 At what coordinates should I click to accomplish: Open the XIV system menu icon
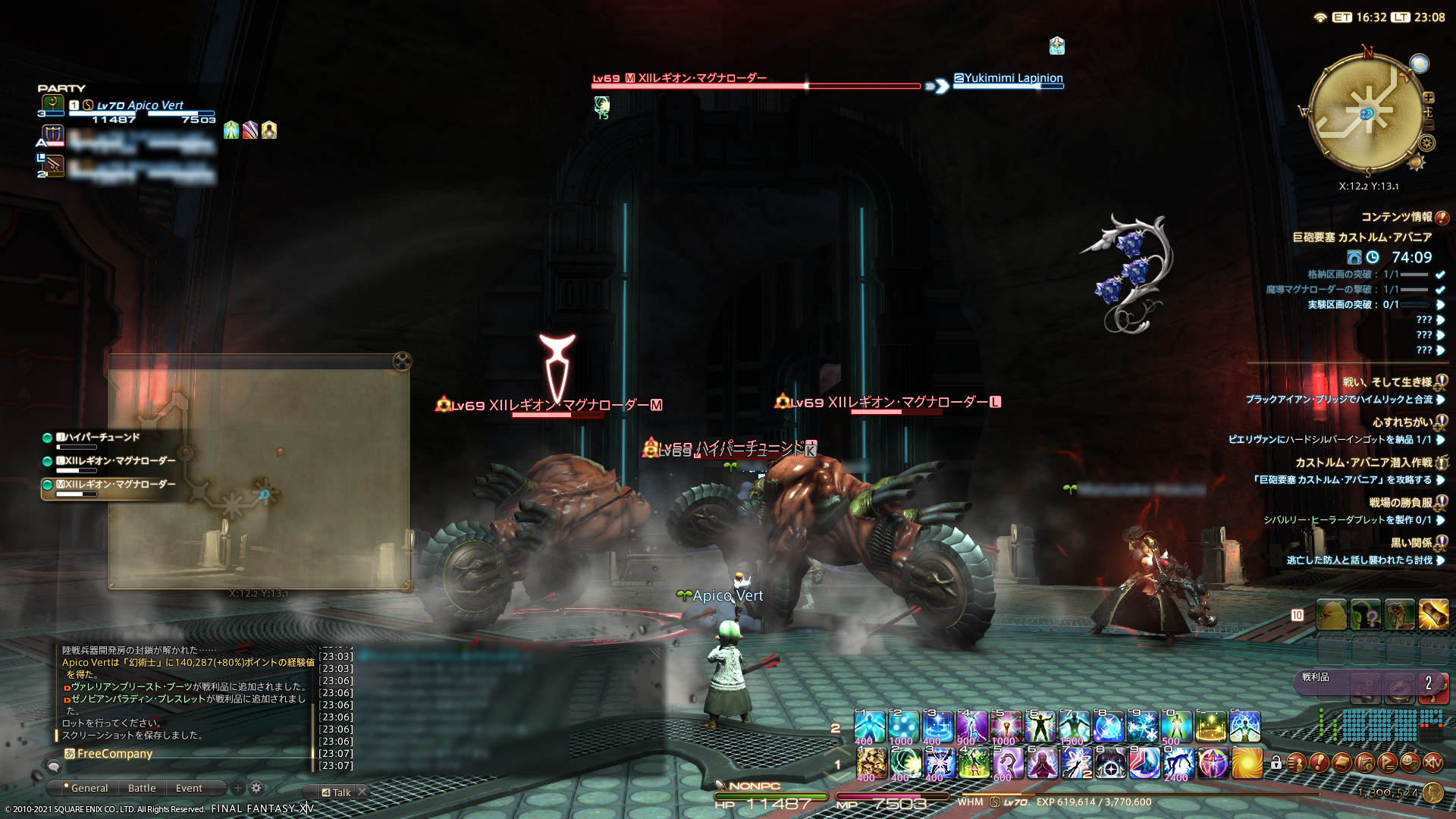1432,762
